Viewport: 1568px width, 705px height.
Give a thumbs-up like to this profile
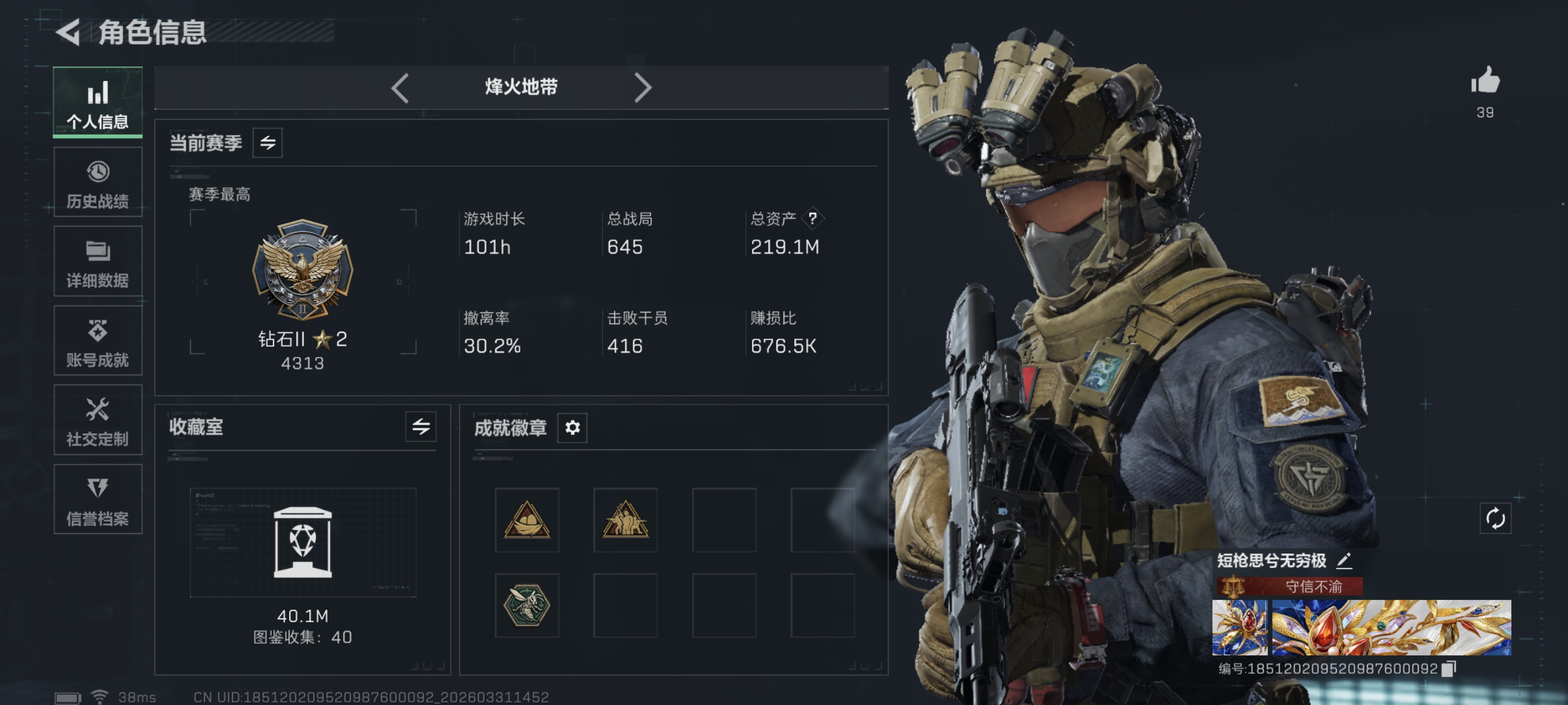tap(1485, 81)
